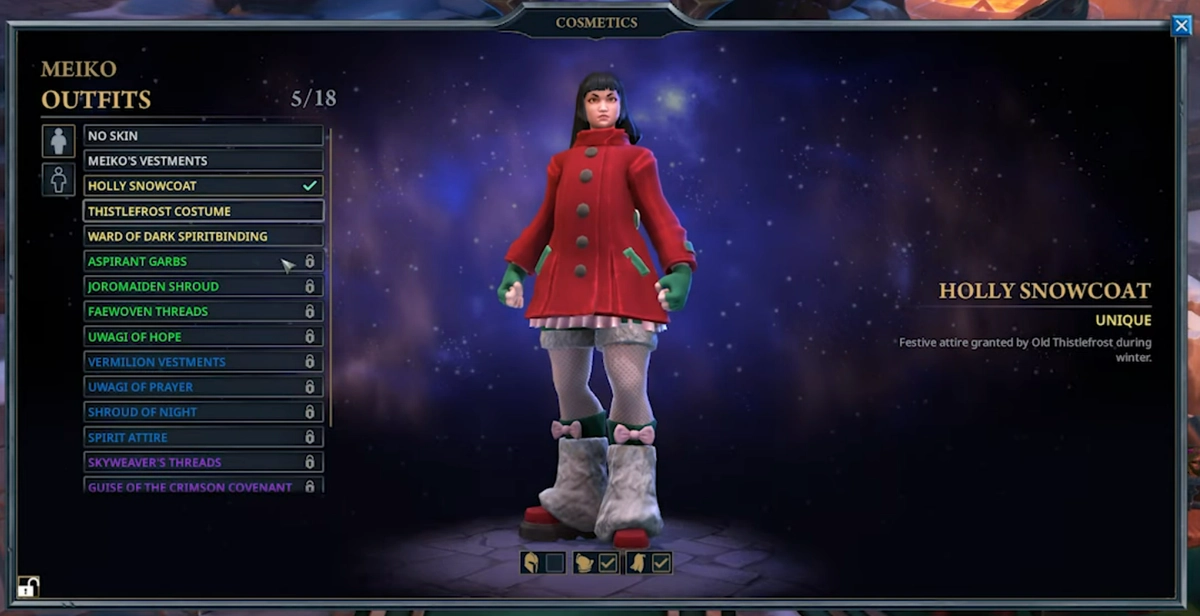Toggle the cape visibility checkbox
Image resolution: width=1200 pixels, height=616 pixels.
click(661, 563)
